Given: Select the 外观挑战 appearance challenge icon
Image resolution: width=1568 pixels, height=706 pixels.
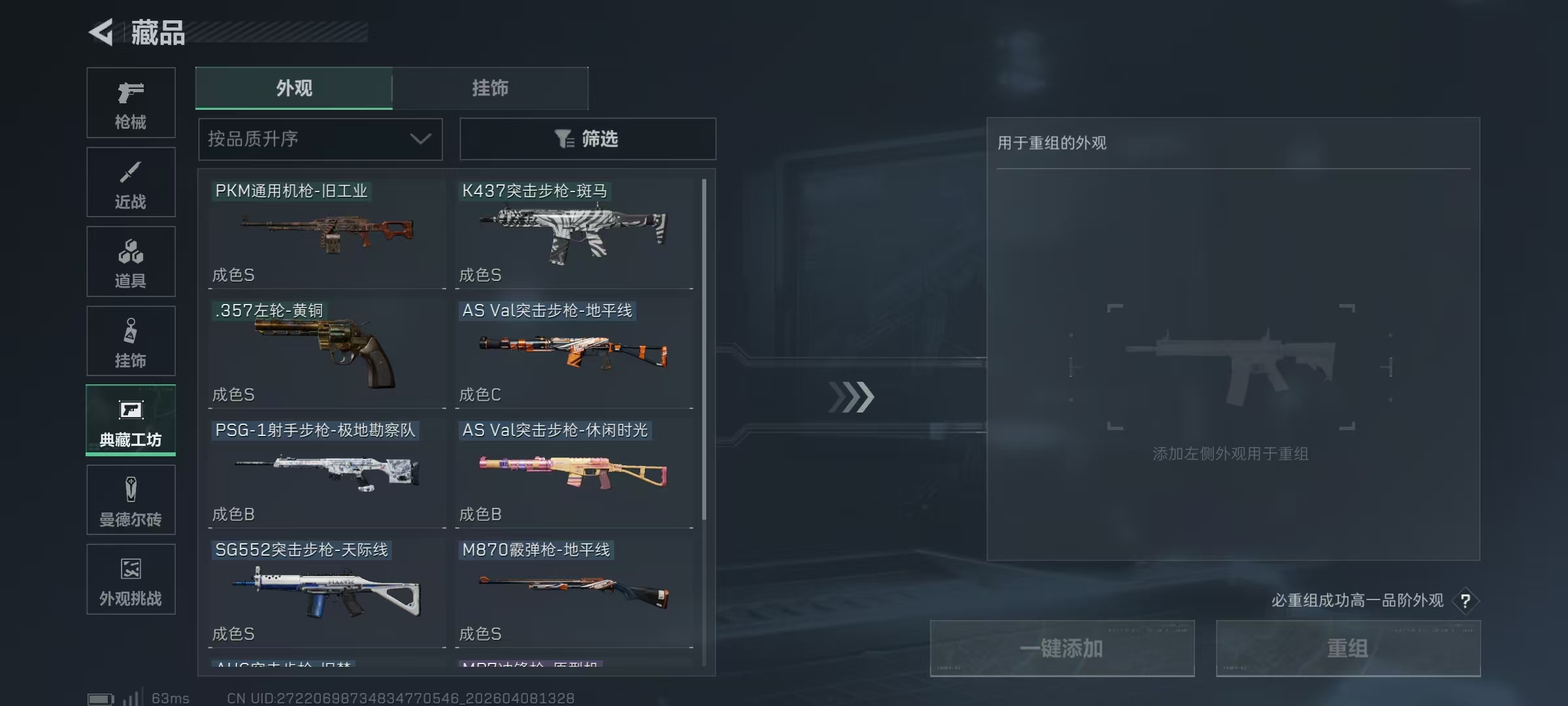Looking at the screenshot, I should point(131,579).
